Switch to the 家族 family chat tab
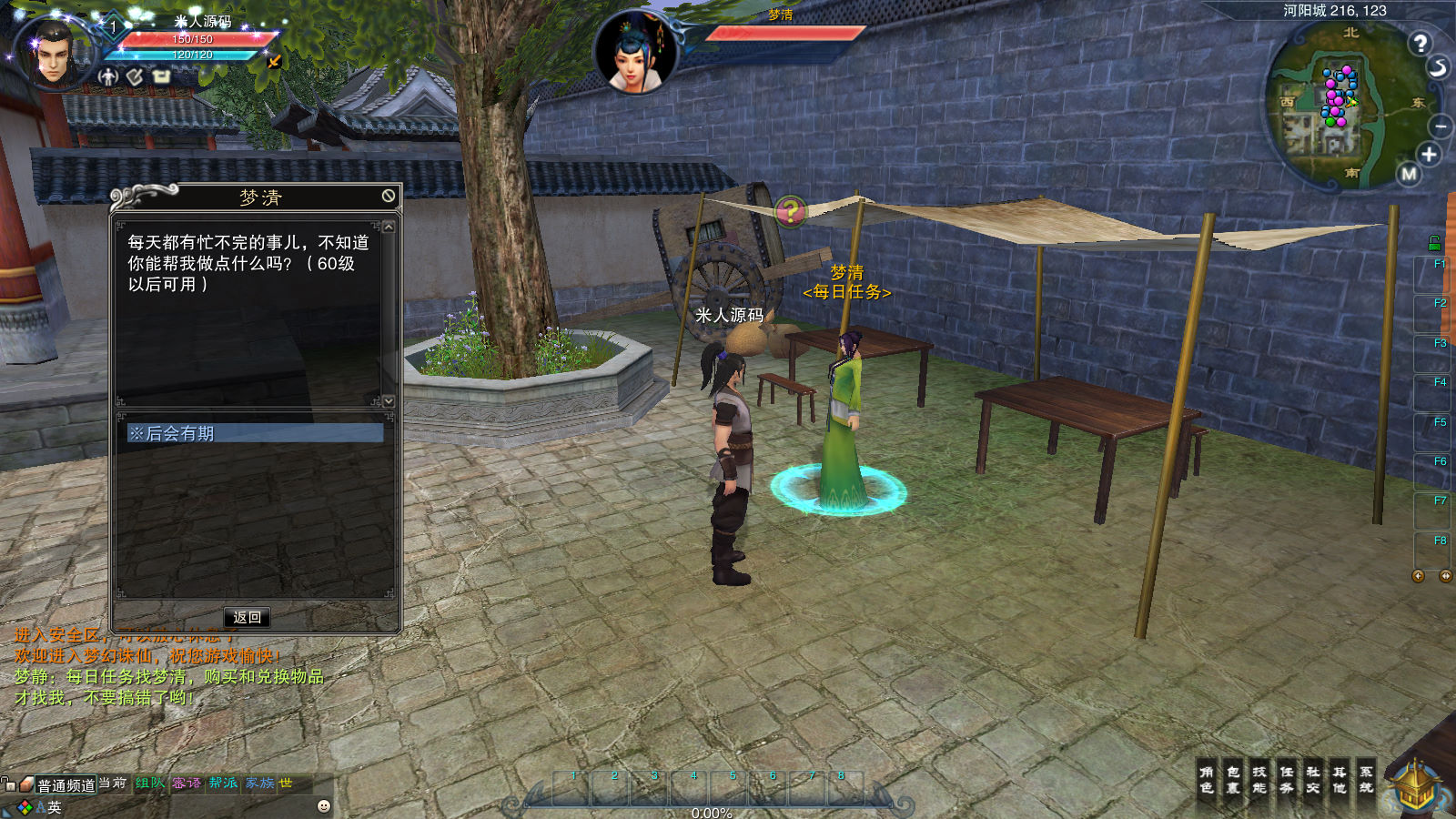 (x=259, y=784)
